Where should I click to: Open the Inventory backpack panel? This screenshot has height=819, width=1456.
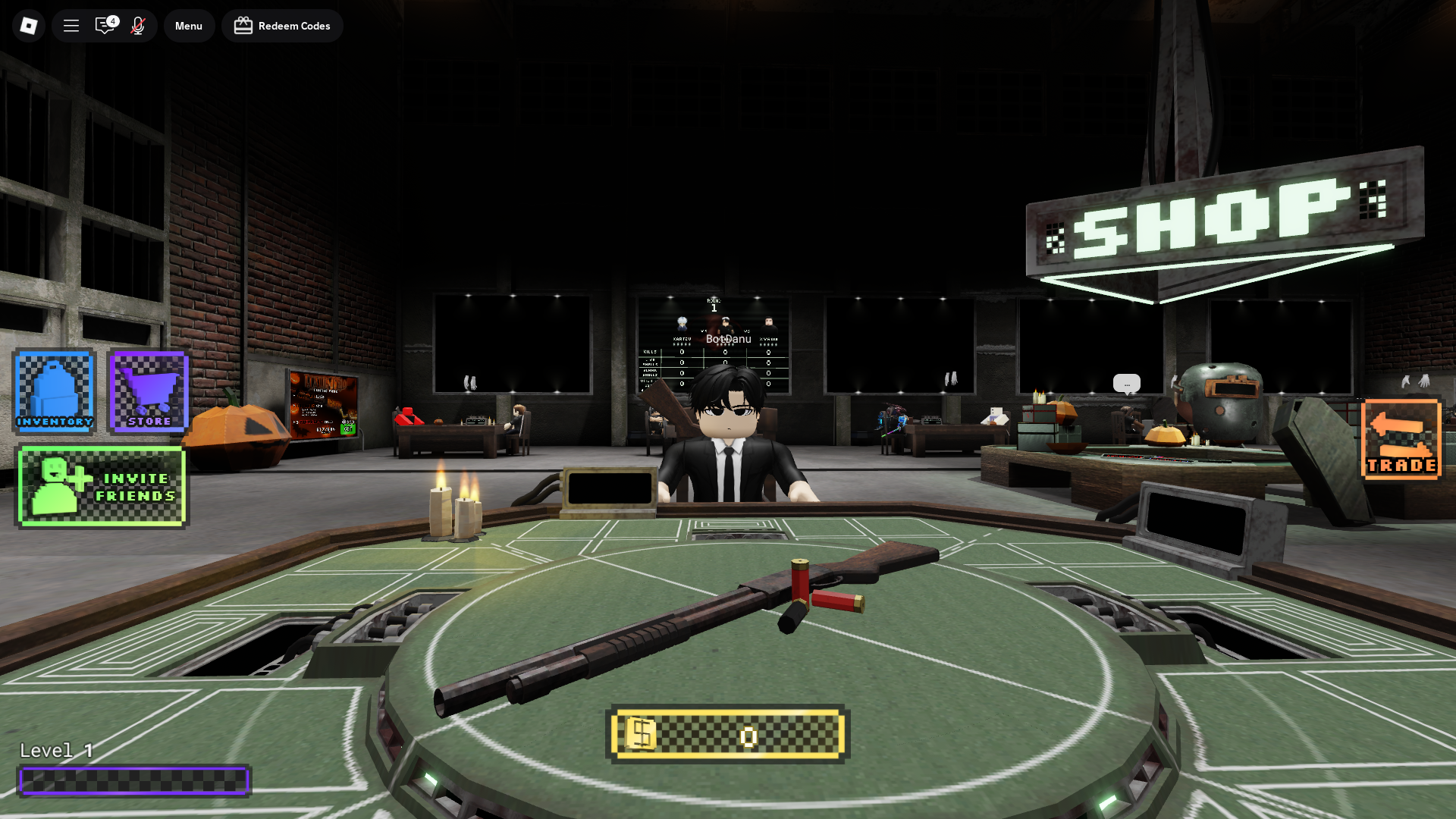[54, 391]
